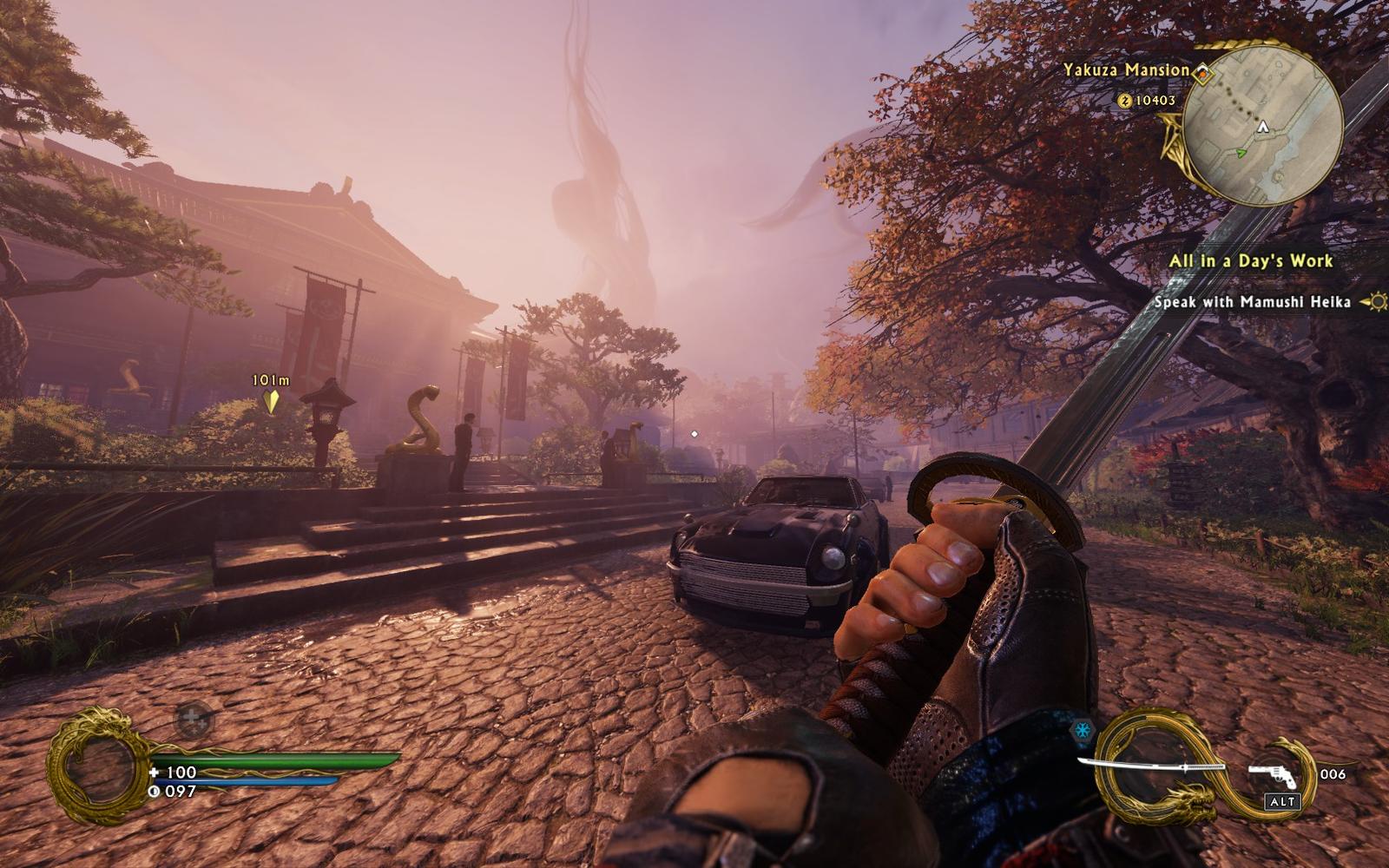The image size is (1389, 868).
Task: Click the healing cross icon above health
Action: click(x=194, y=719)
